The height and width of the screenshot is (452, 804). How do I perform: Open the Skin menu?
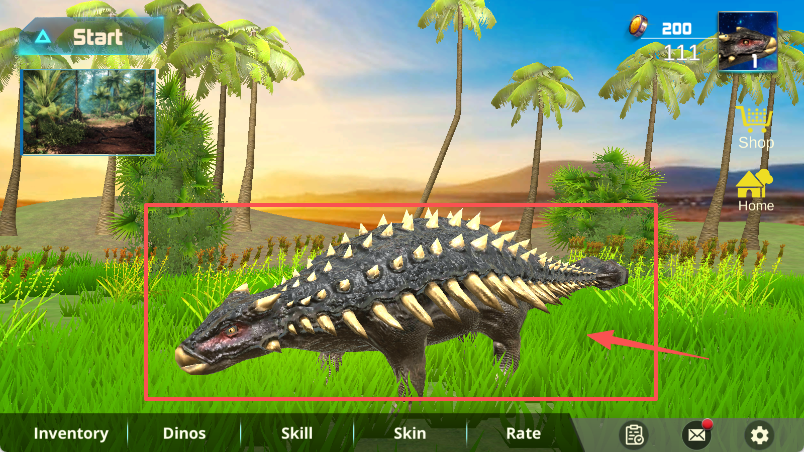pos(410,433)
